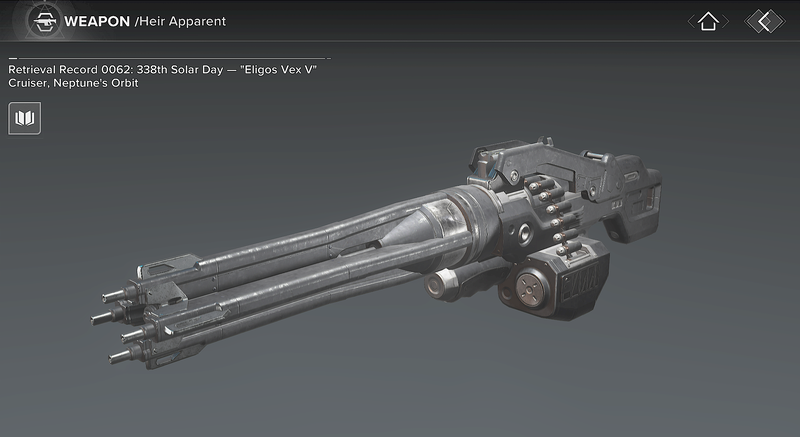The height and width of the screenshot is (437, 800).
Task: Go to the home screen
Action: pos(708,21)
